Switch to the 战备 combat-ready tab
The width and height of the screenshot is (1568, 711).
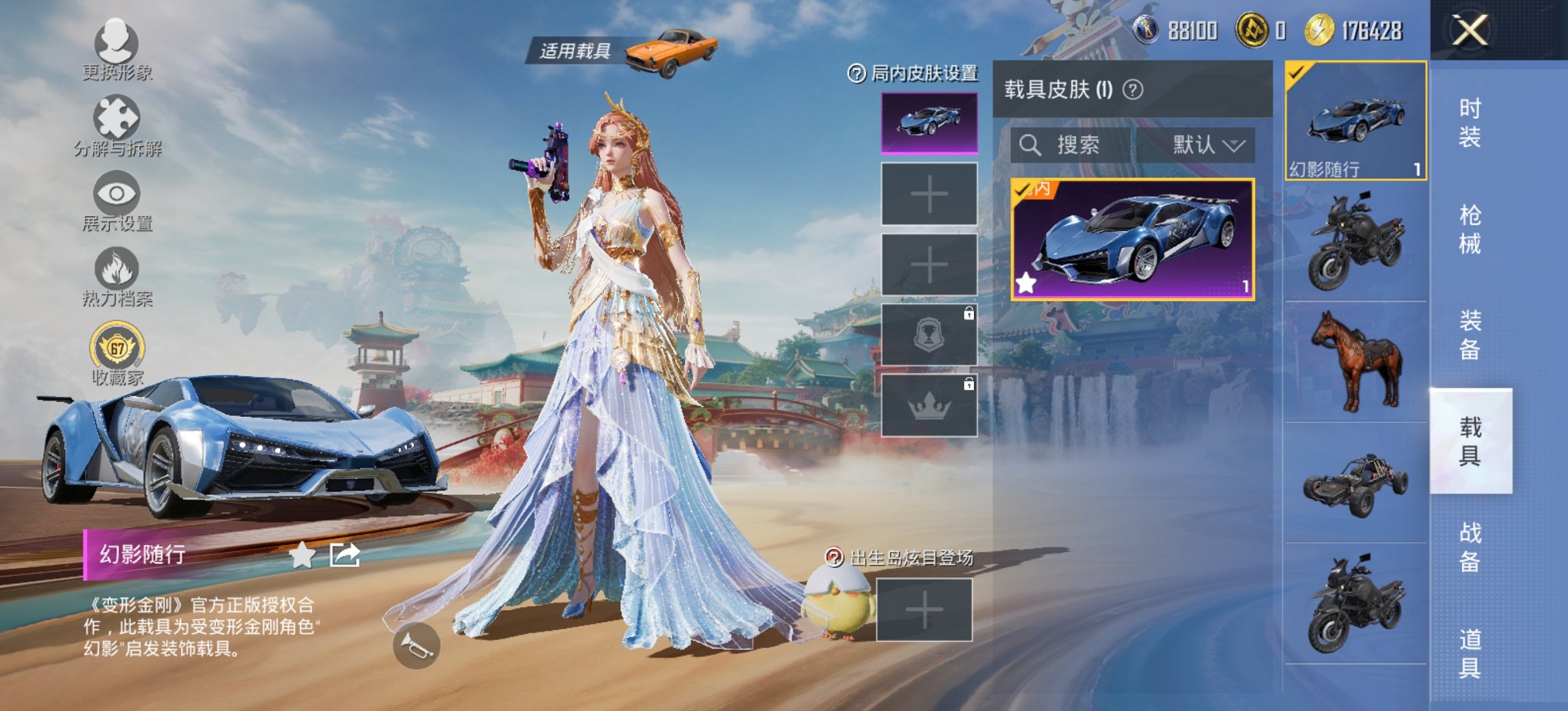(1470, 547)
